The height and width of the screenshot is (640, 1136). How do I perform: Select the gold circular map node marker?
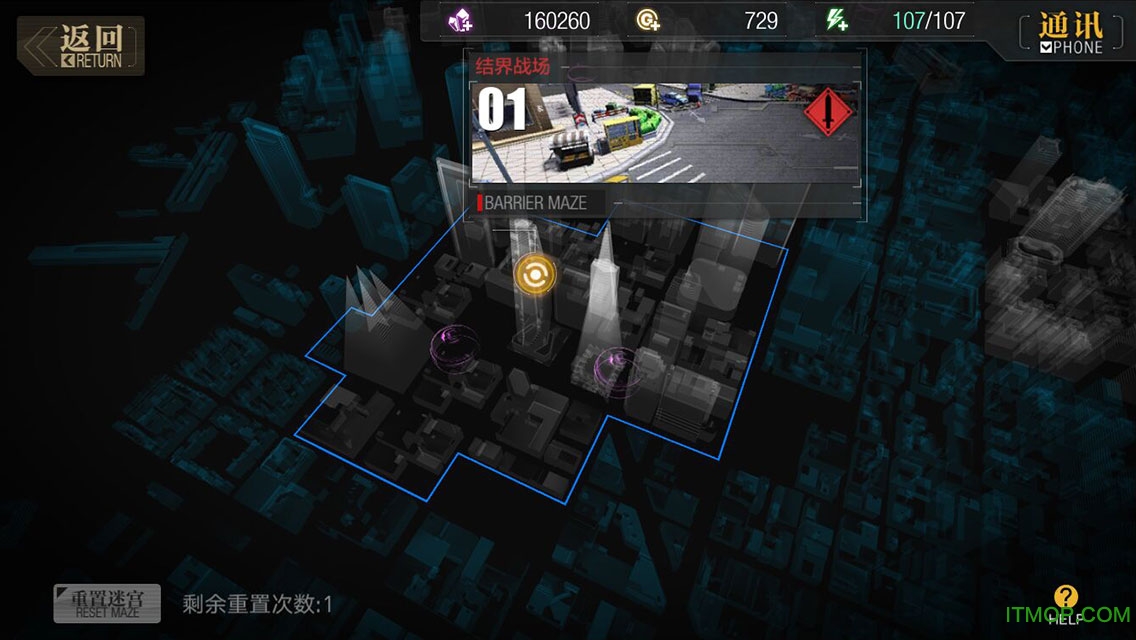coord(535,274)
